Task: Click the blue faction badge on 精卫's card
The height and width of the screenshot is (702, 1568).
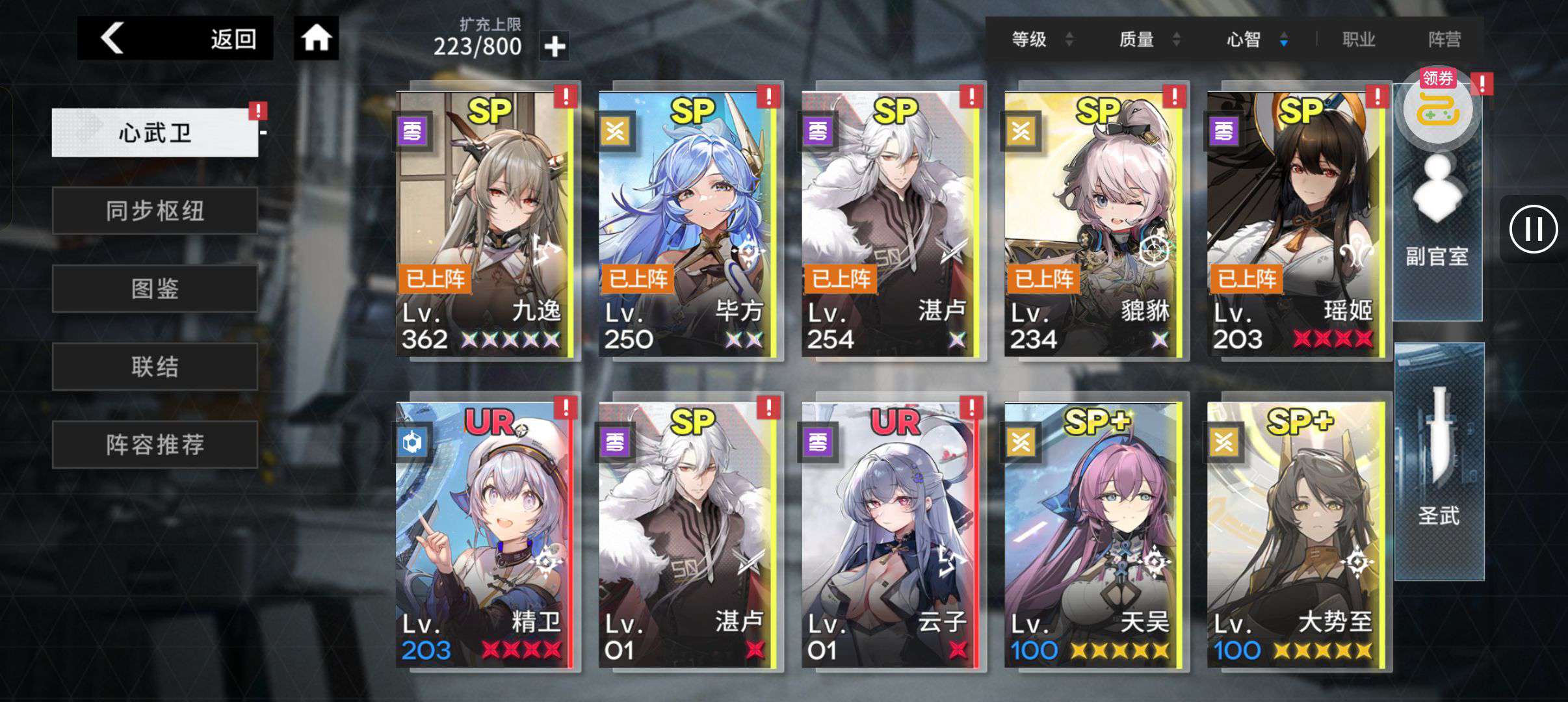Action: point(412,442)
